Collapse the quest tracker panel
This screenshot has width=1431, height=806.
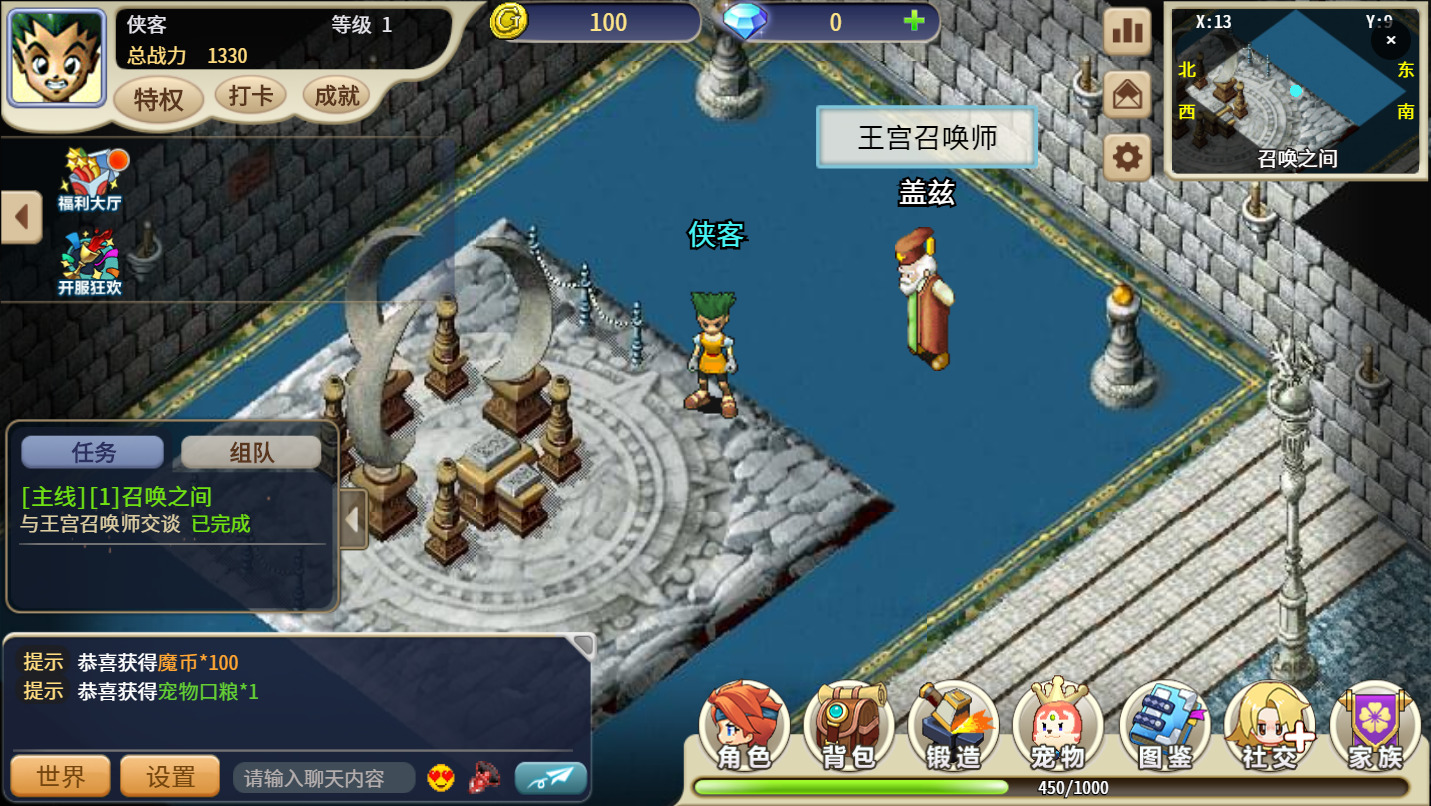point(352,519)
